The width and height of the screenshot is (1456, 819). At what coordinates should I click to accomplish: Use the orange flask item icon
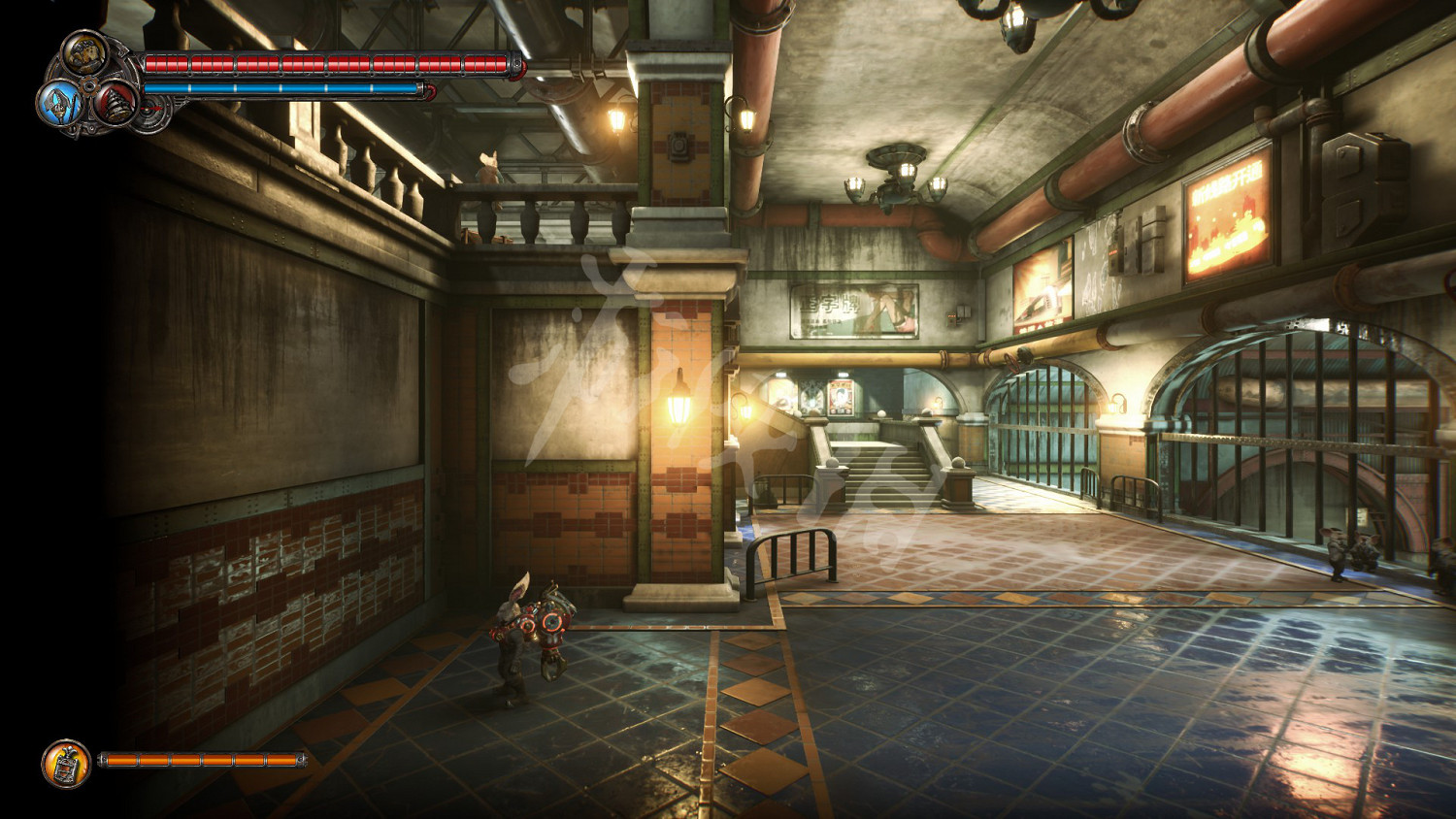tap(66, 763)
